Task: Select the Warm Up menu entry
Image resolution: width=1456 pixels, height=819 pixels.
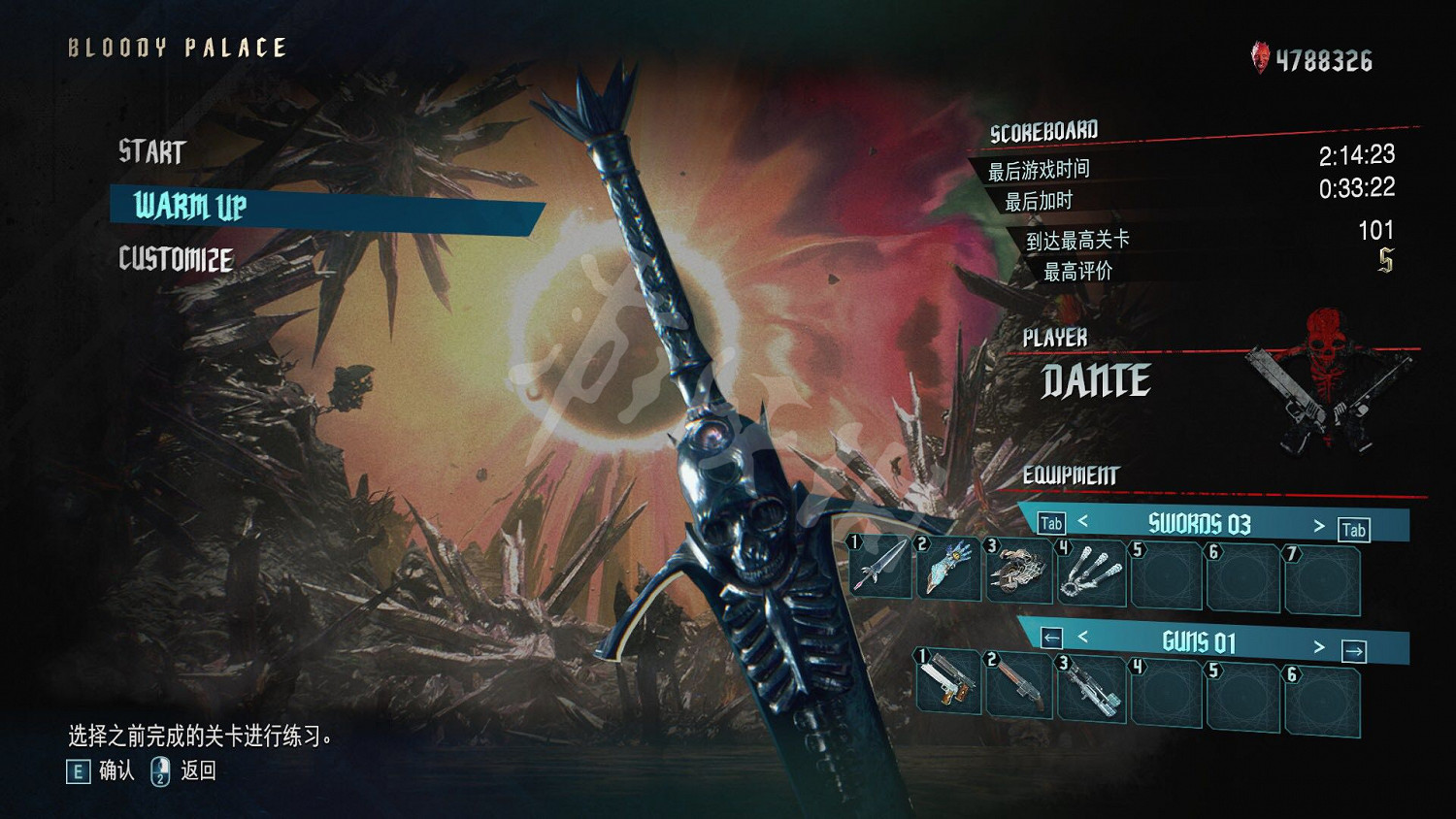Action: (191, 206)
